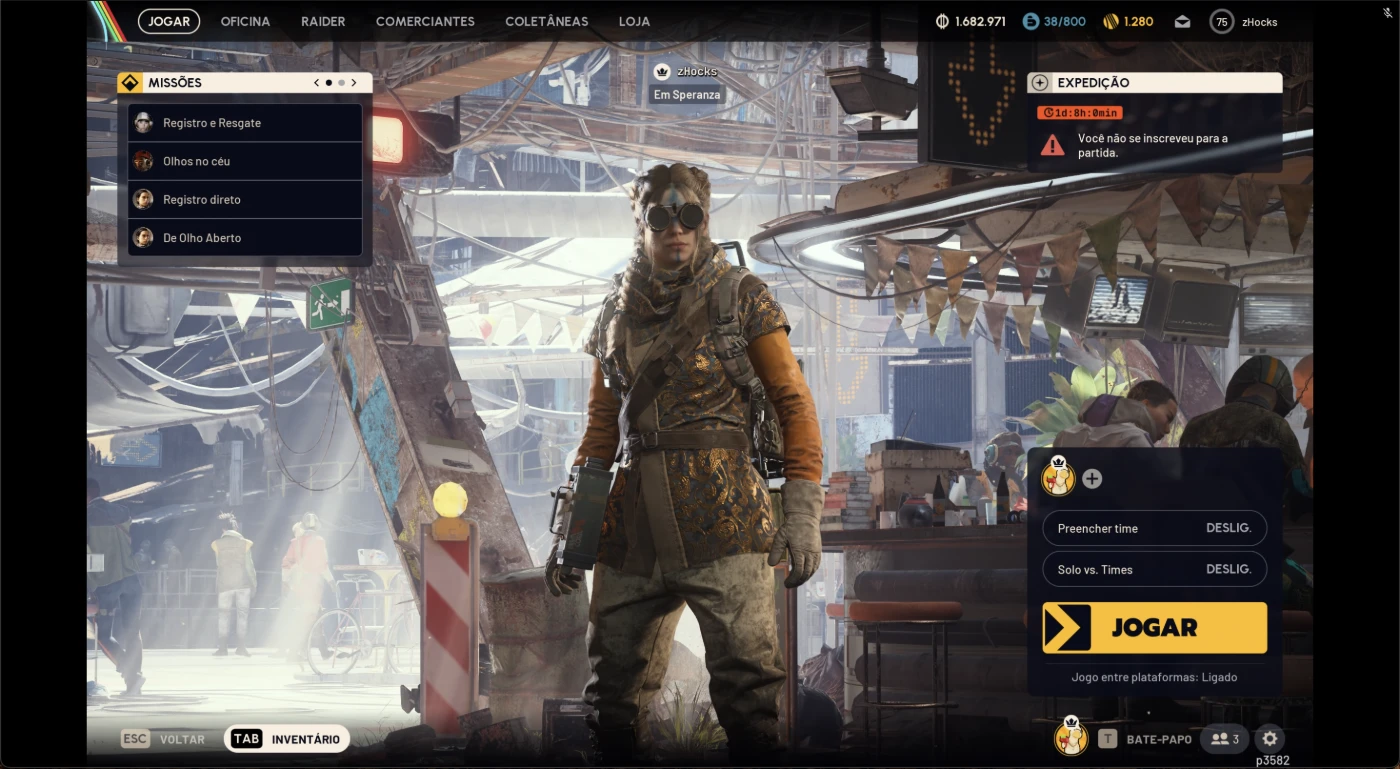Start a match with the yellow JOGAR button
1400x769 pixels.
1154,628
